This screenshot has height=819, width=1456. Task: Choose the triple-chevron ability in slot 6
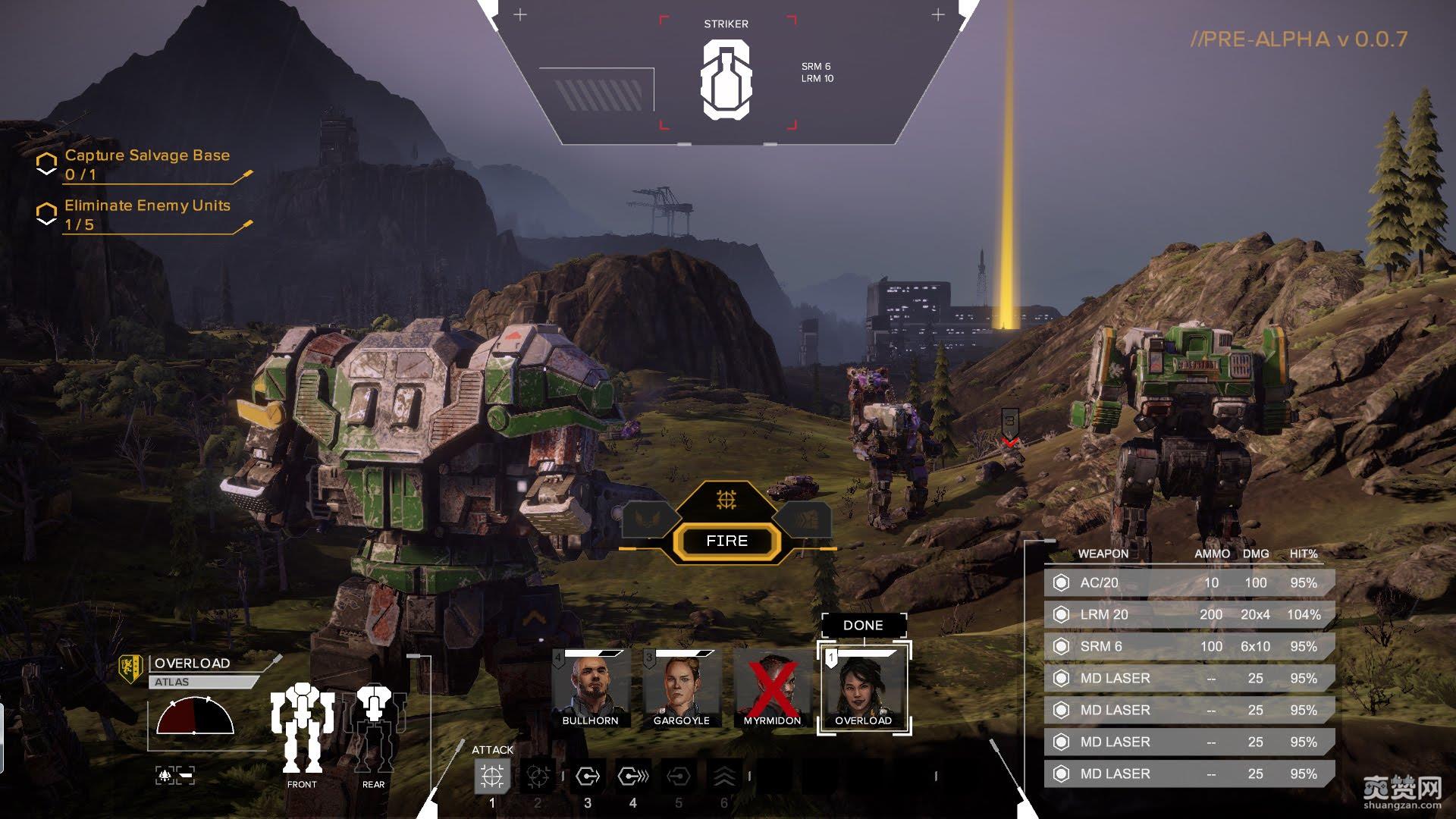pos(724,777)
